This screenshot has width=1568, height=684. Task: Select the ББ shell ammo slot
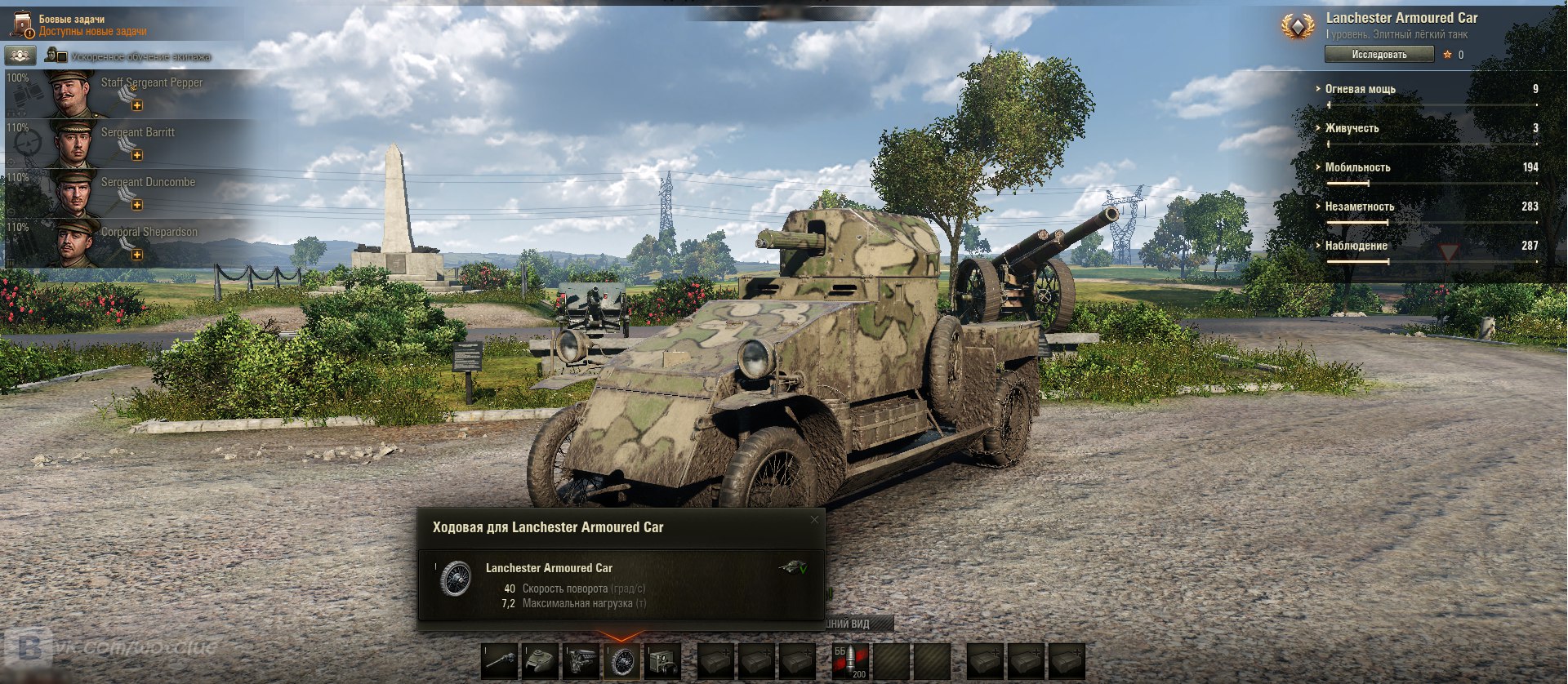[850, 661]
